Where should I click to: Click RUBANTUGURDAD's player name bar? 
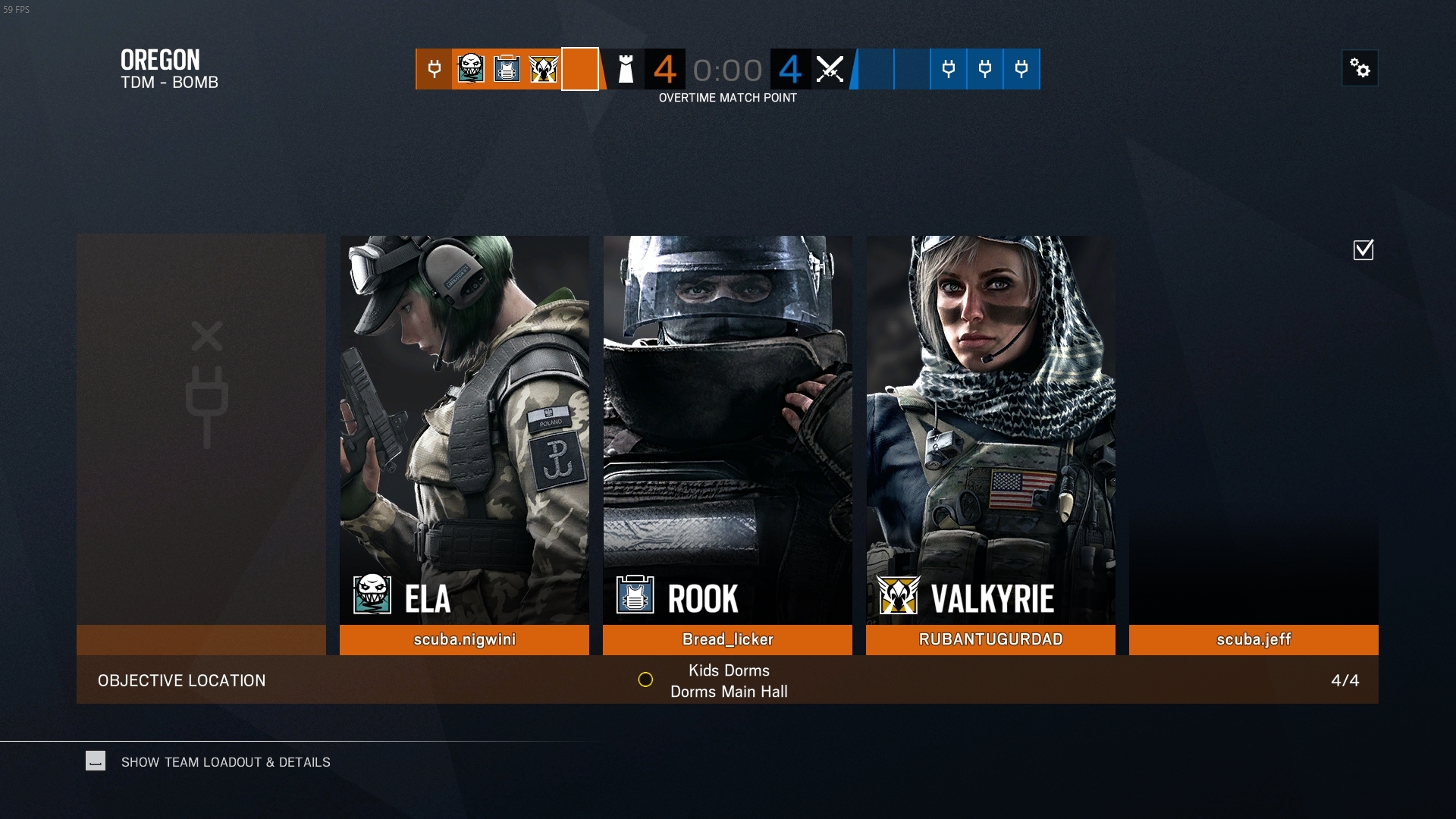pos(990,639)
